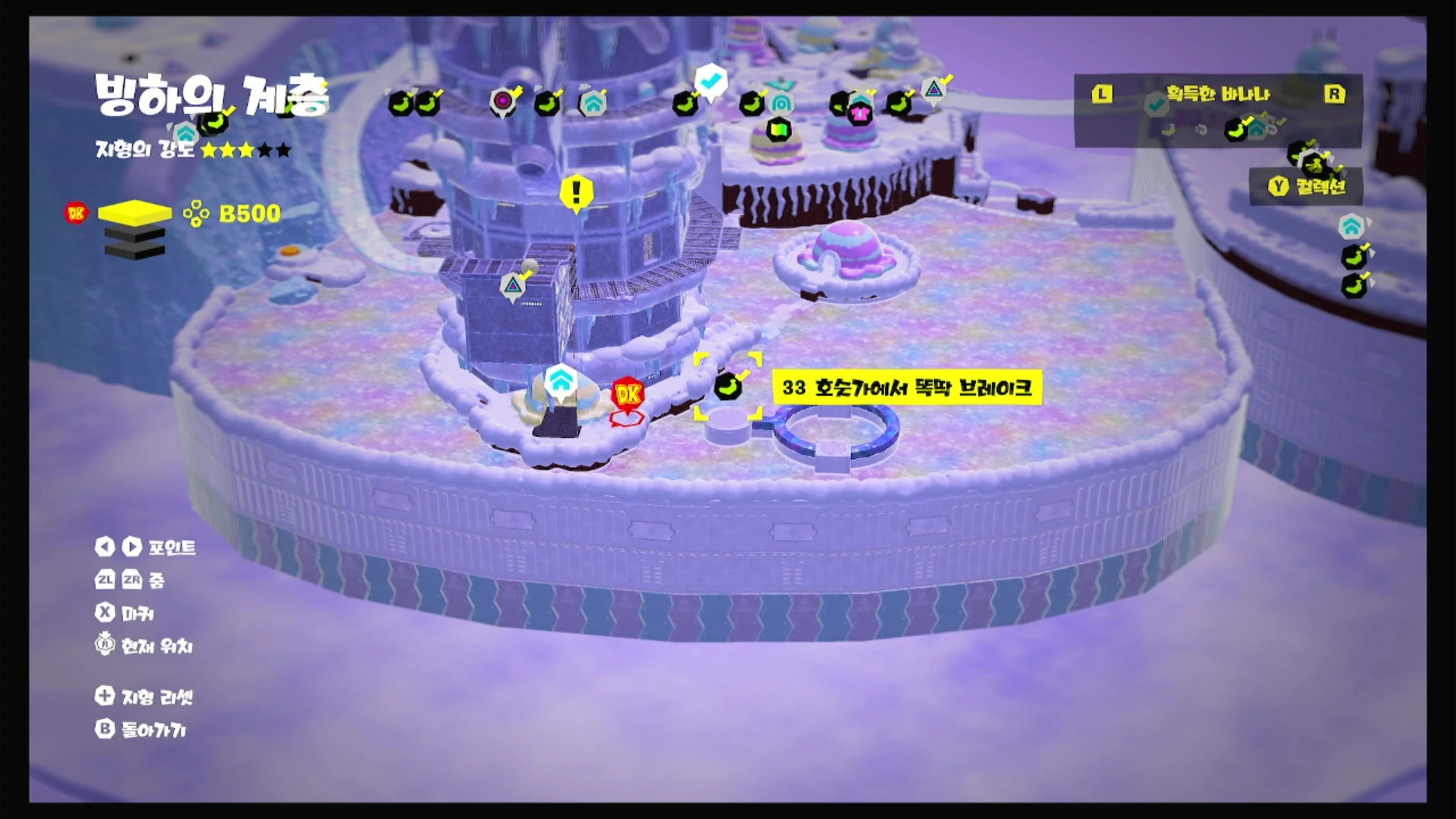This screenshot has width=1456, height=819.
Task: Select the yellow exclamation mark objective marker
Action: pos(576,192)
